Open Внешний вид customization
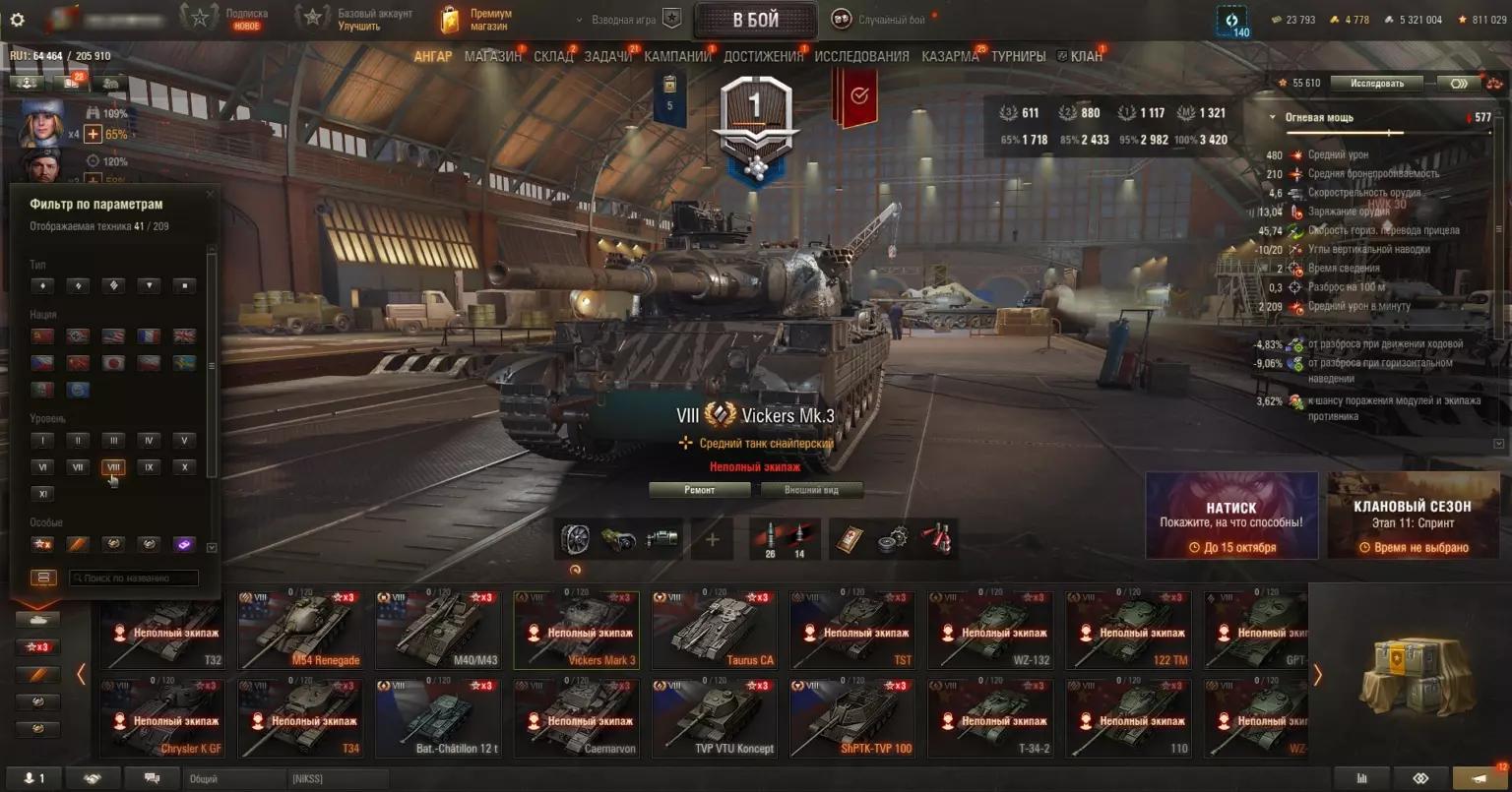The width and height of the screenshot is (1512, 792). tap(811, 490)
